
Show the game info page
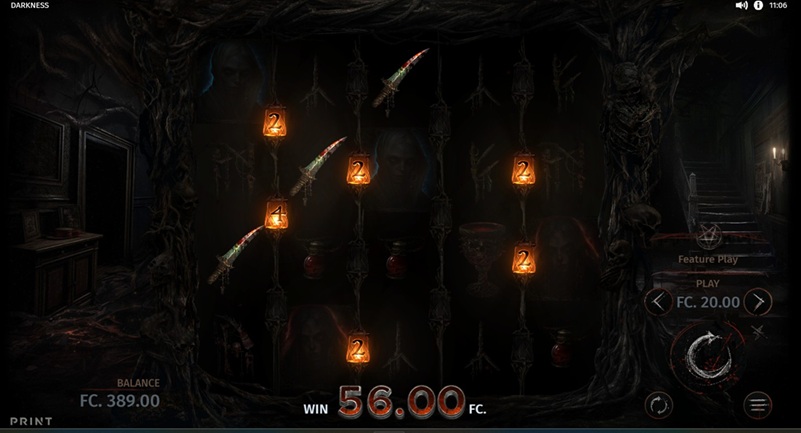point(758,5)
